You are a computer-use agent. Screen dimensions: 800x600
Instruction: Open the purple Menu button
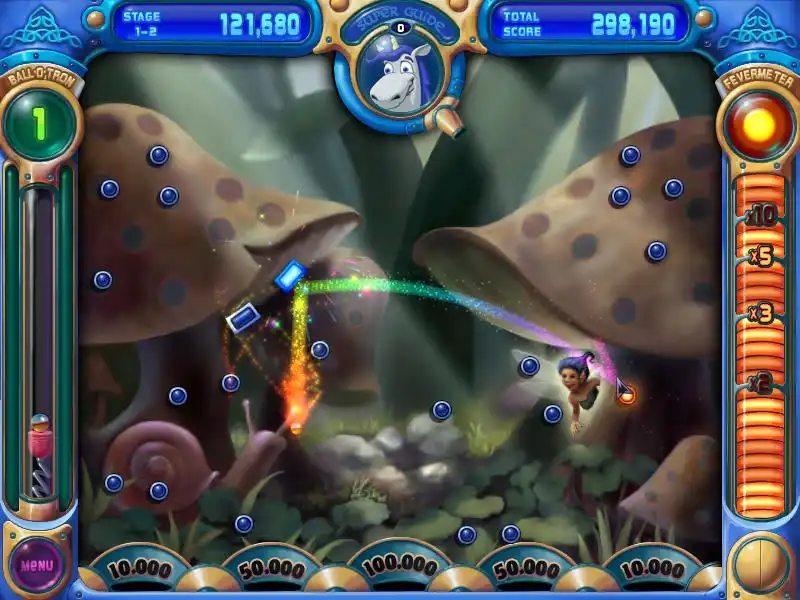37,564
